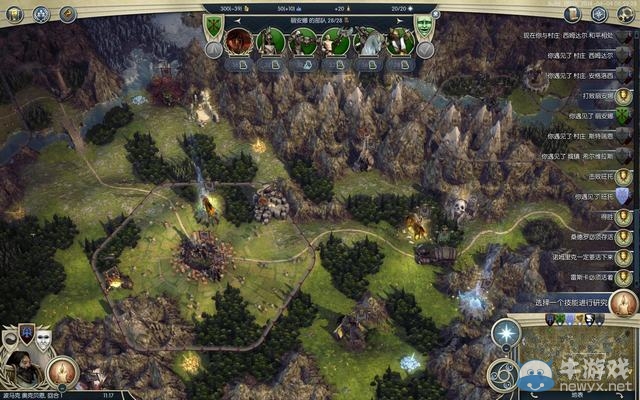
Task: Select the hero portrait in the army bar
Action: 239,41
